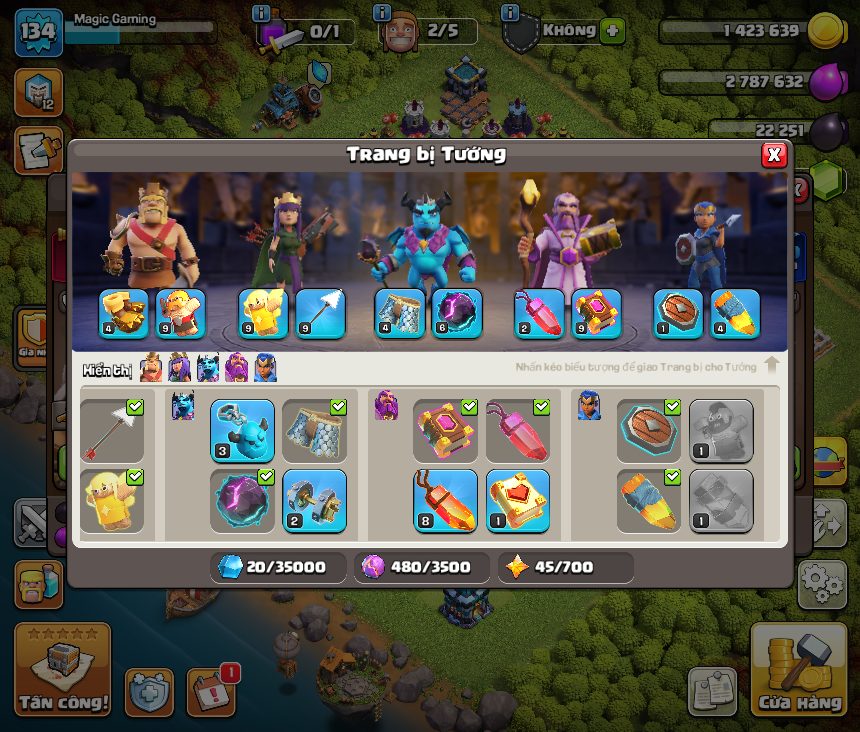
Task: Select the greyed-out Hog Rider Puppet
Action: point(720,431)
